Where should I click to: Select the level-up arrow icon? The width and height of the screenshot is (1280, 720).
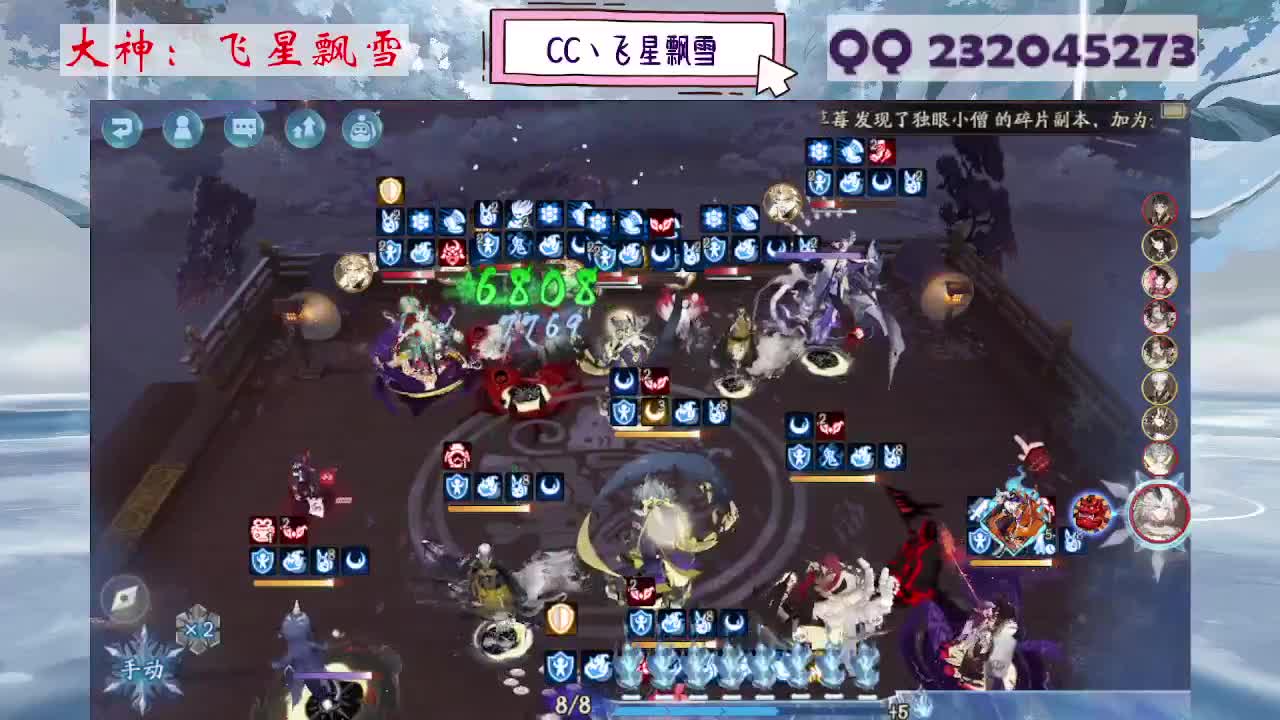tap(304, 128)
